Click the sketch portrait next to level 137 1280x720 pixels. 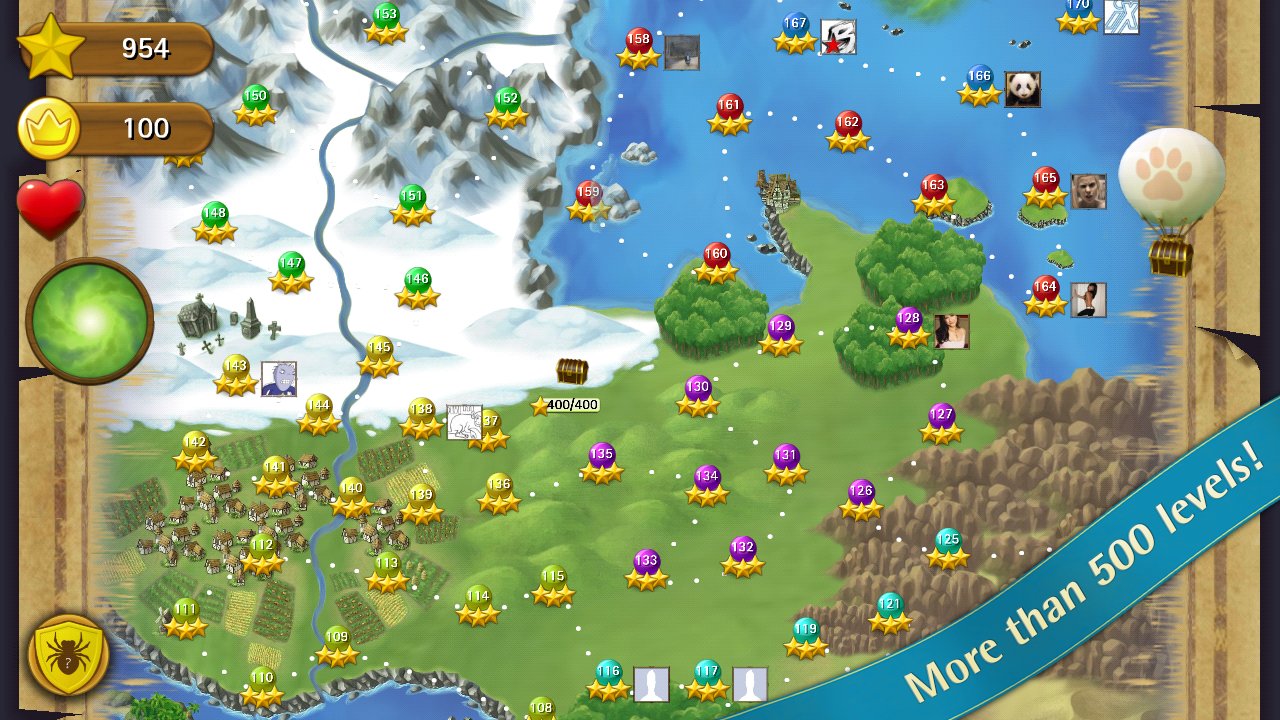[x=462, y=420]
